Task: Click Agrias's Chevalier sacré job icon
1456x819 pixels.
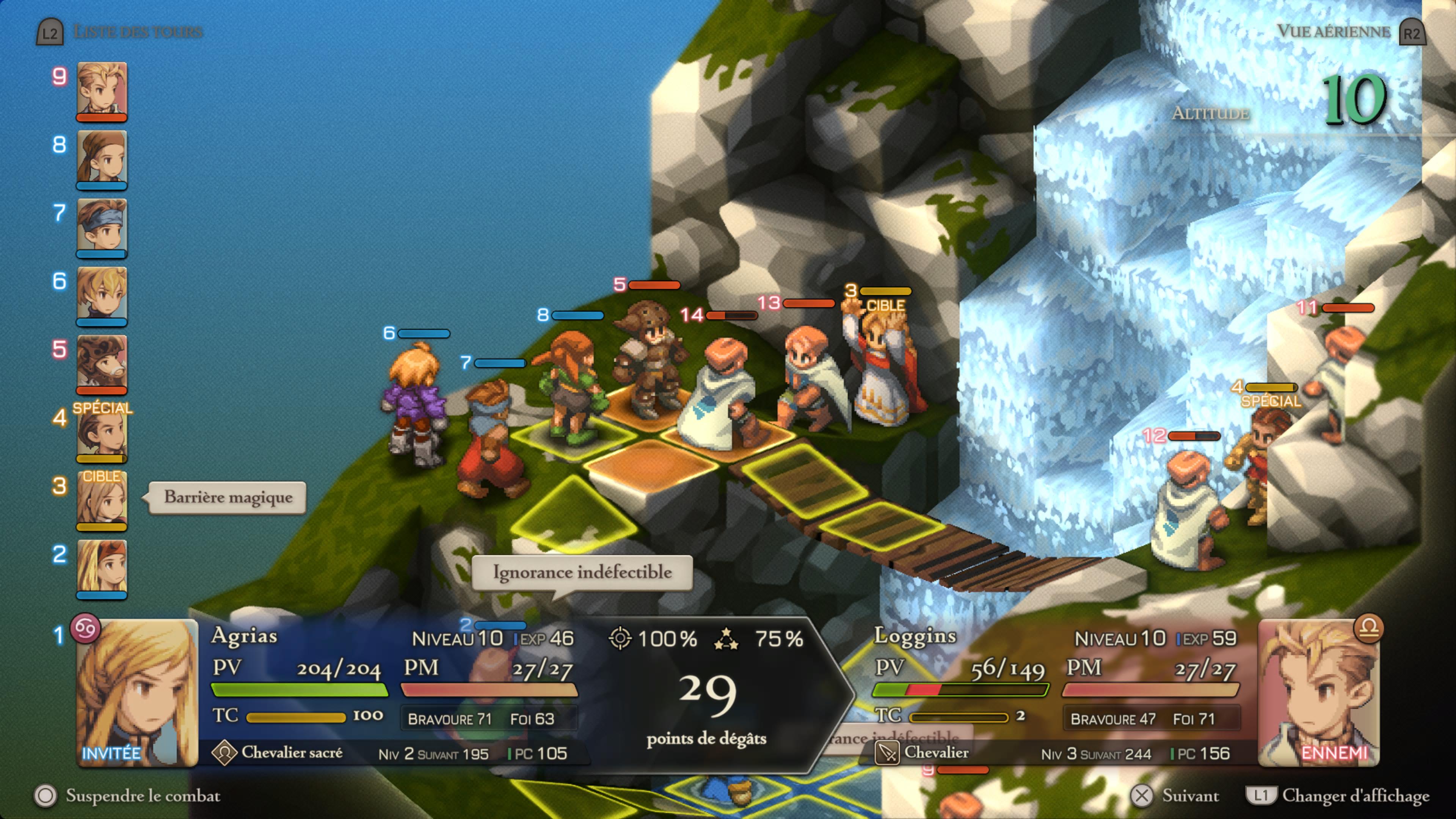Action: (224, 753)
